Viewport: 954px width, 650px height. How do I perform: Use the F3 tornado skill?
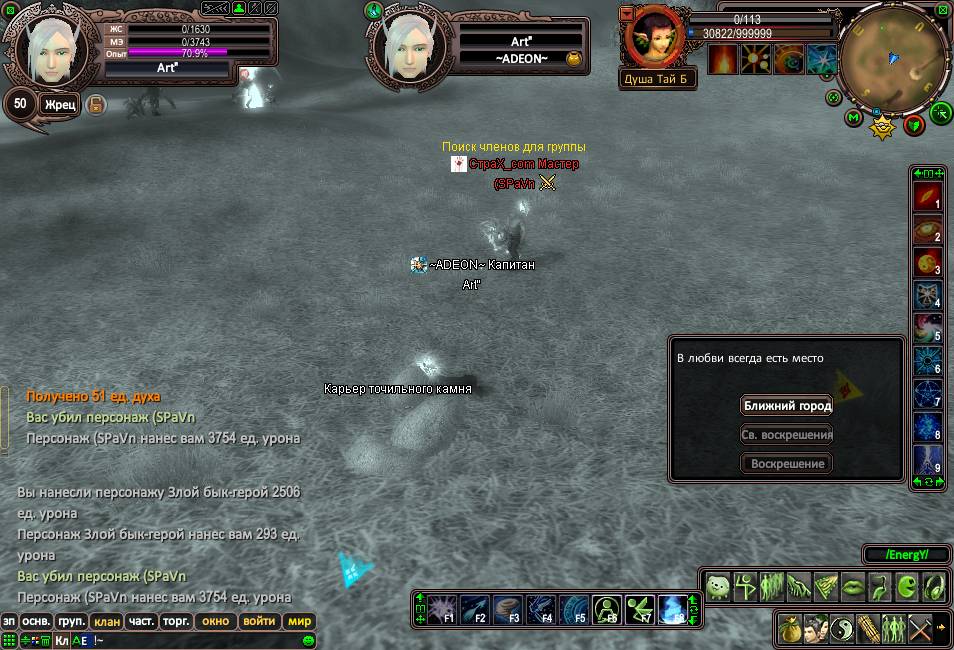[508, 607]
